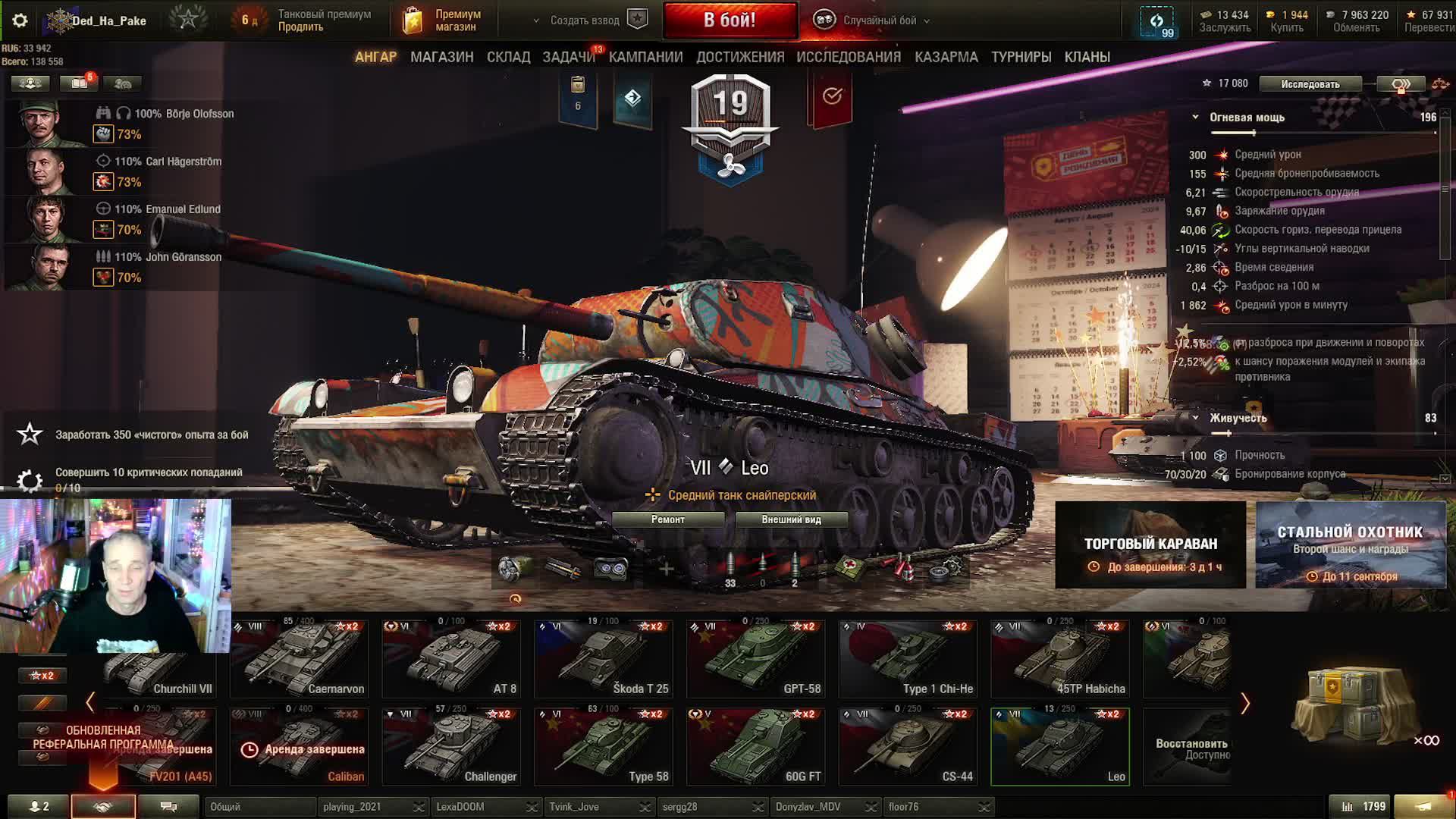
Task: Open the СКЛАД tab
Action: (508, 57)
